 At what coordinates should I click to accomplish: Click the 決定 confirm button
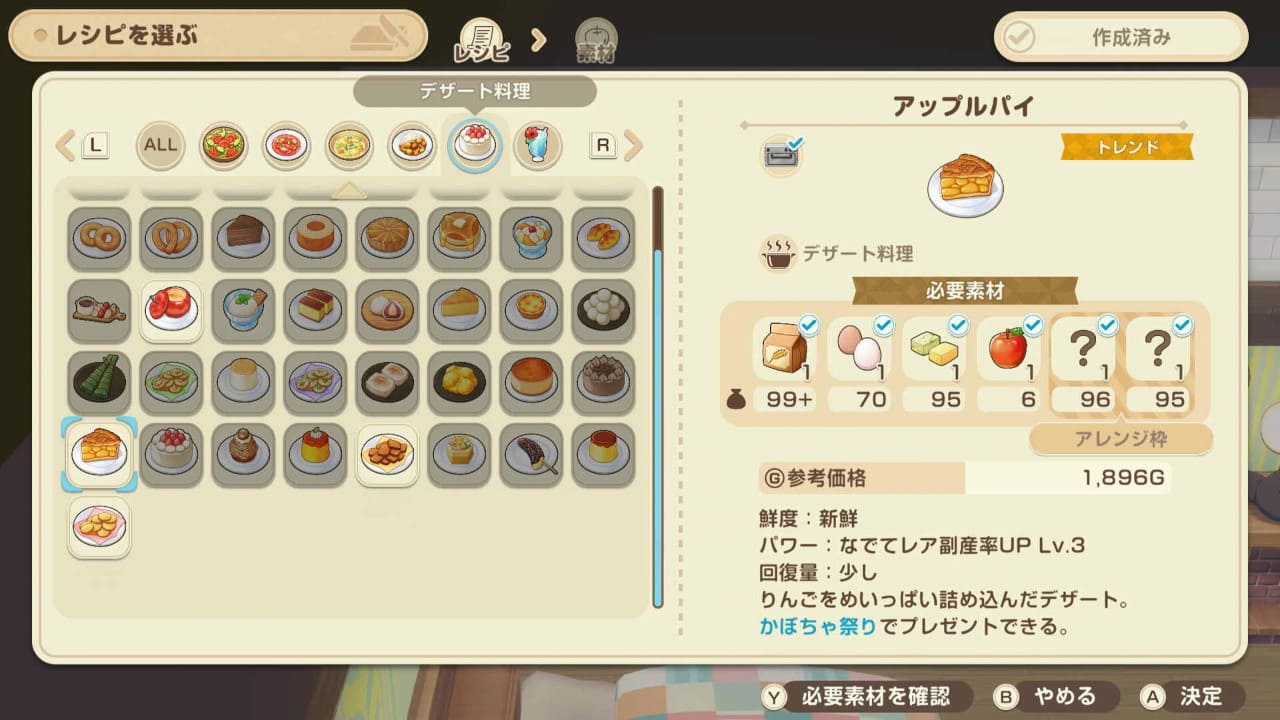pos(1192,696)
